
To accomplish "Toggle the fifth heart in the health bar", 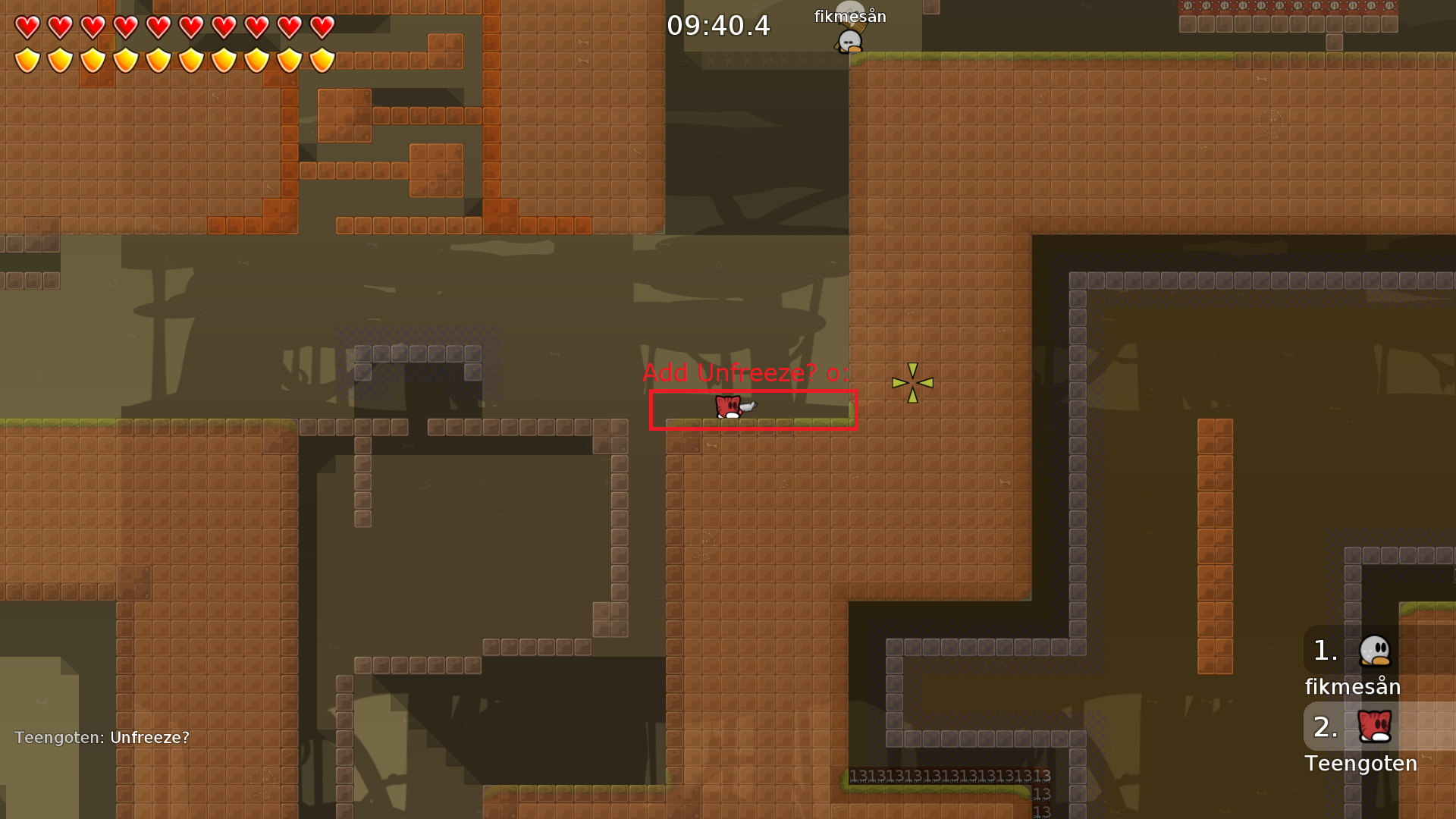I will (x=157, y=27).
